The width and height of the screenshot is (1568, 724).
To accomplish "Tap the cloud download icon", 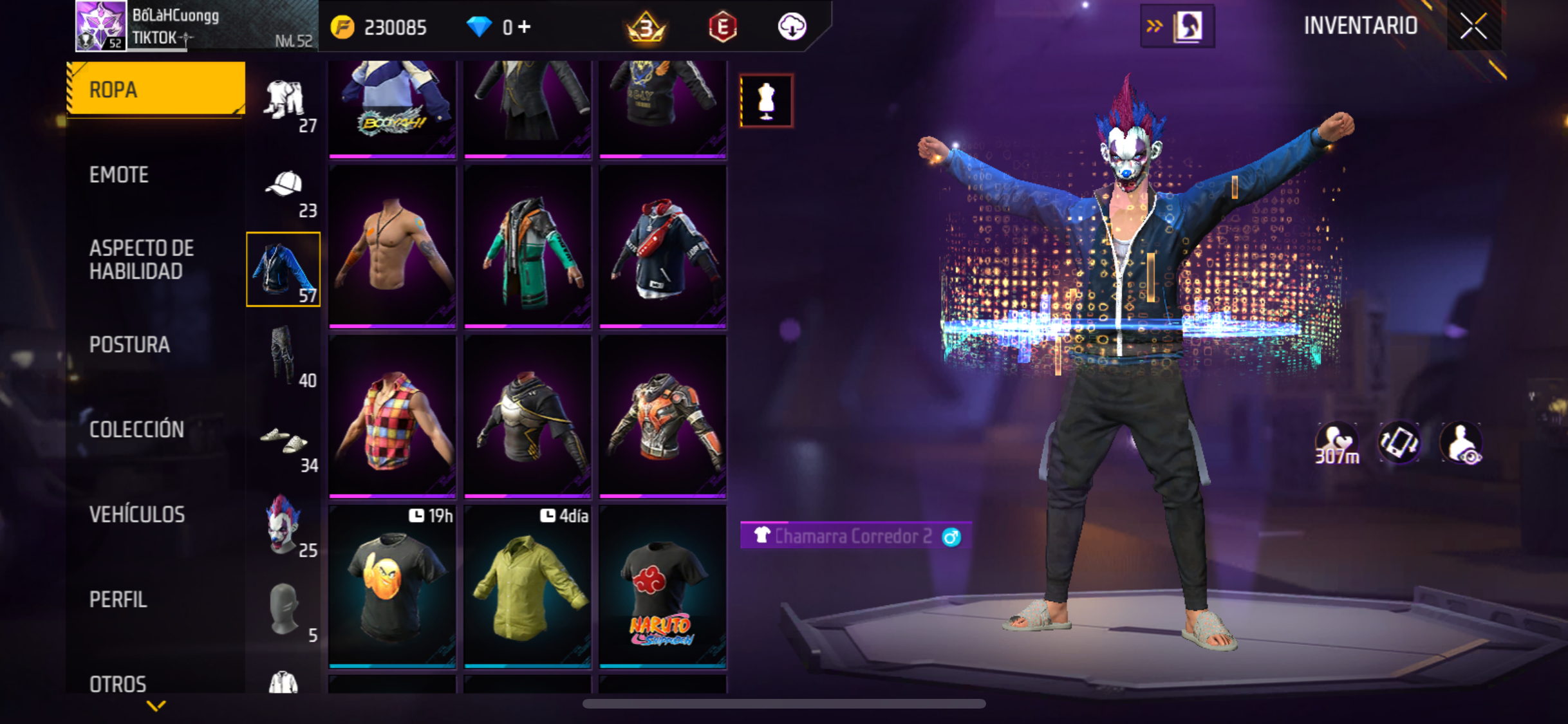I will coord(792,27).
